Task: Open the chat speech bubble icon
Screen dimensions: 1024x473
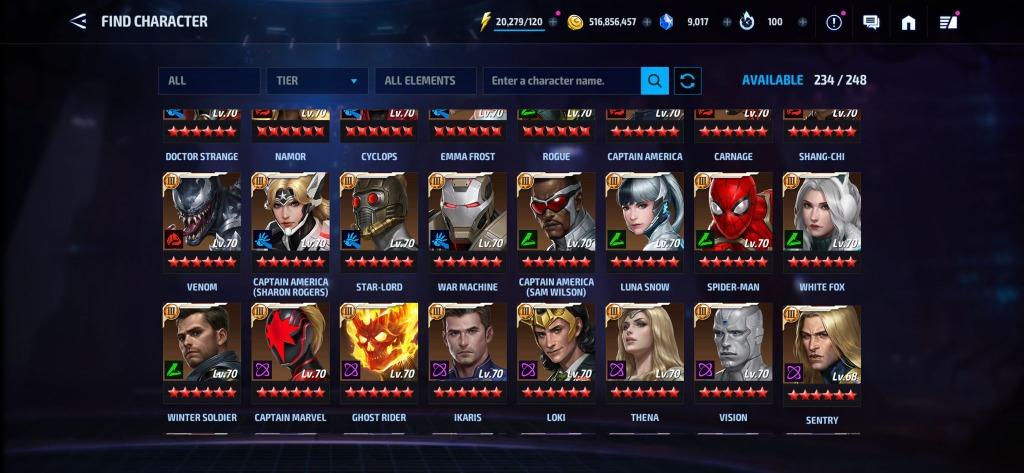Action: pos(871,22)
